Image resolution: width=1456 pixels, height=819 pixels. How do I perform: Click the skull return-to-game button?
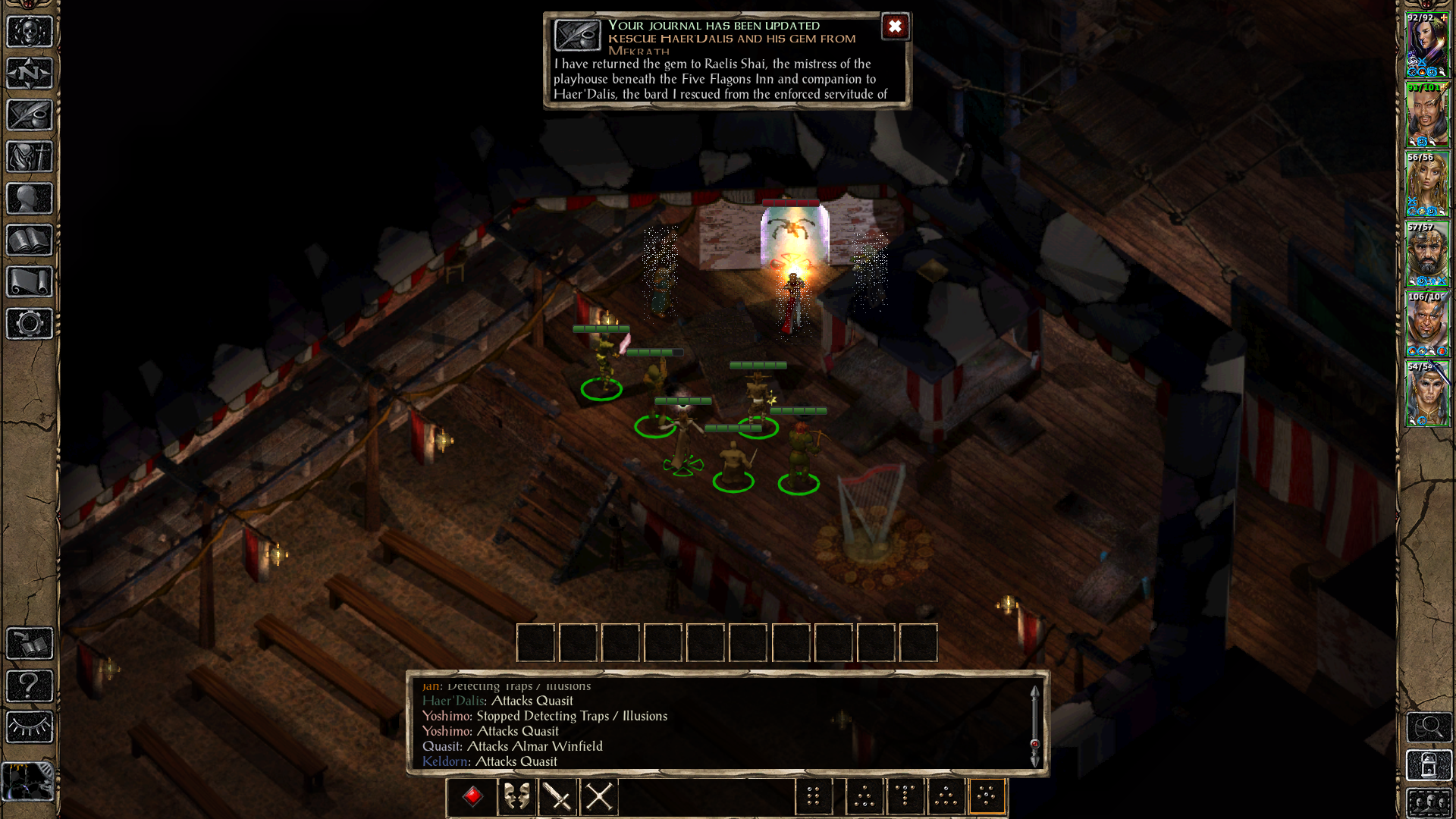click(x=30, y=32)
